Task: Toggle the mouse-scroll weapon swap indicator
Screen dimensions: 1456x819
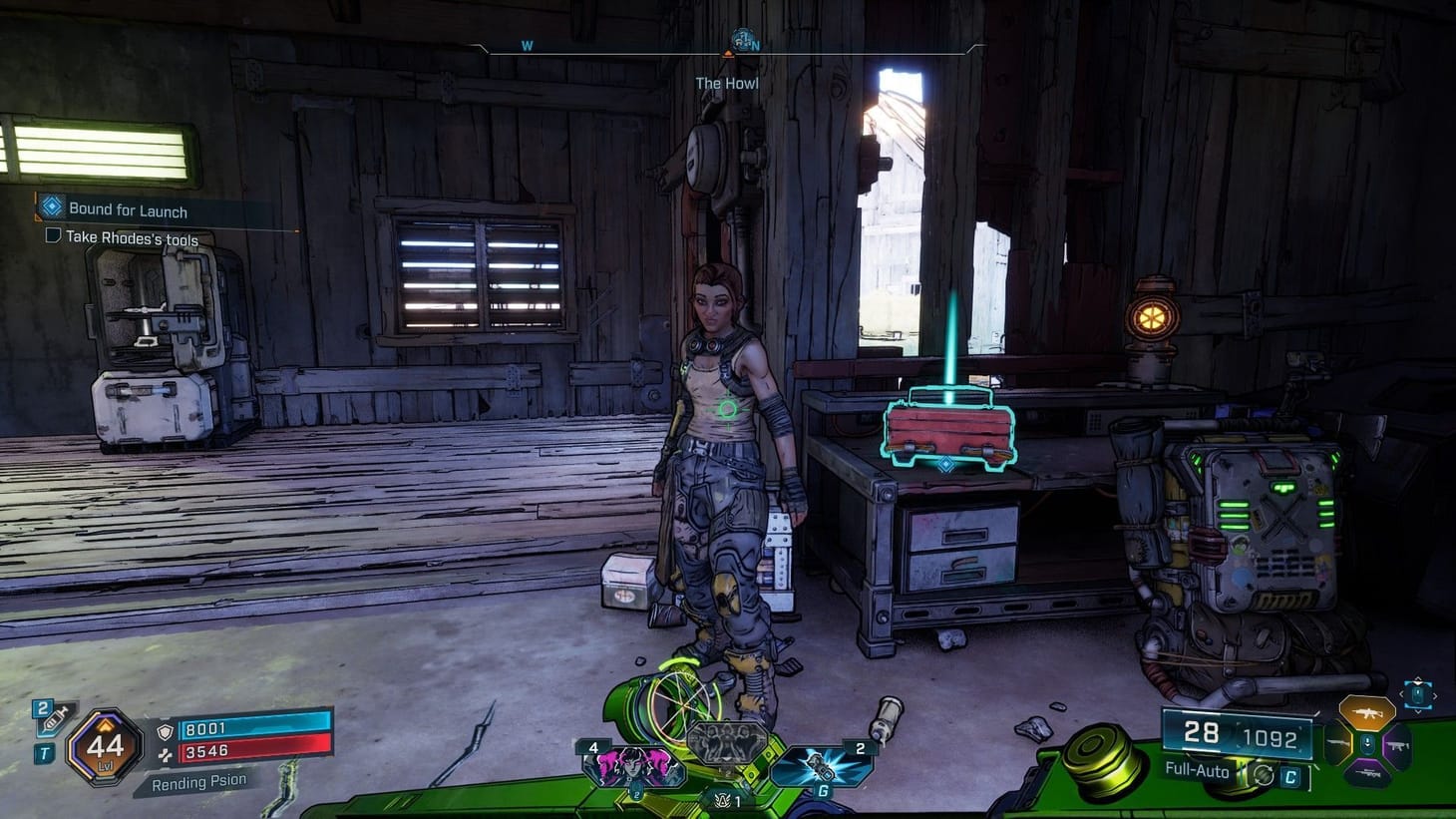Action: click(x=1418, y=696)
